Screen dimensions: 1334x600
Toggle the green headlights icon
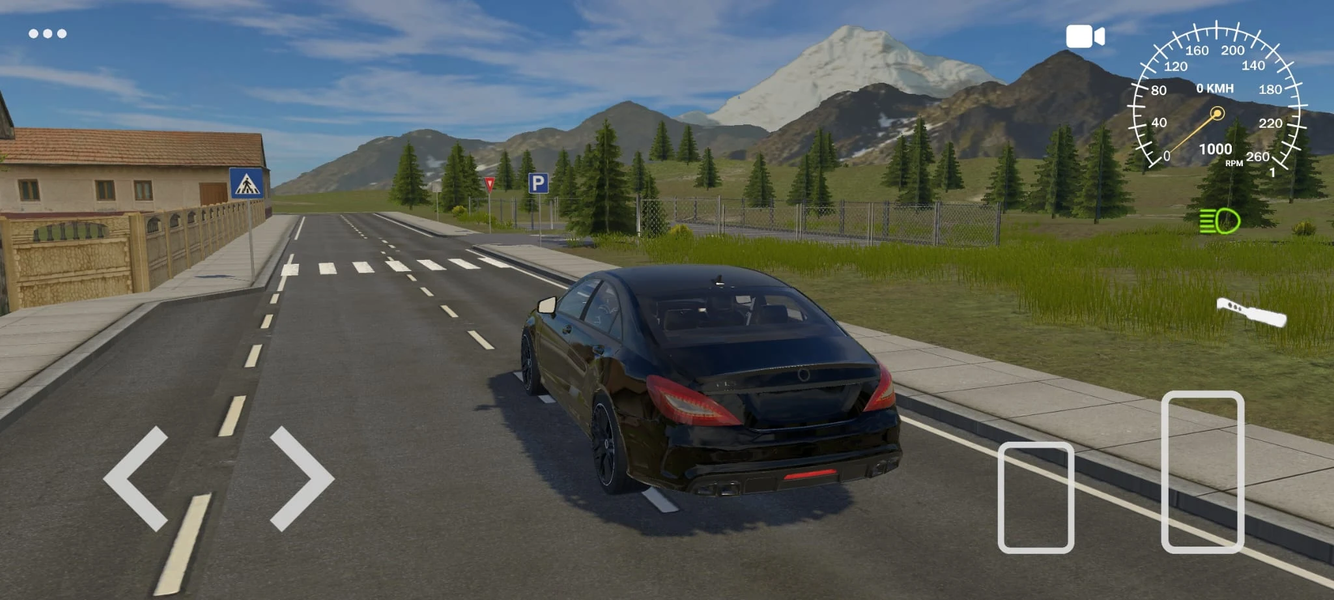pos(1220,220)
